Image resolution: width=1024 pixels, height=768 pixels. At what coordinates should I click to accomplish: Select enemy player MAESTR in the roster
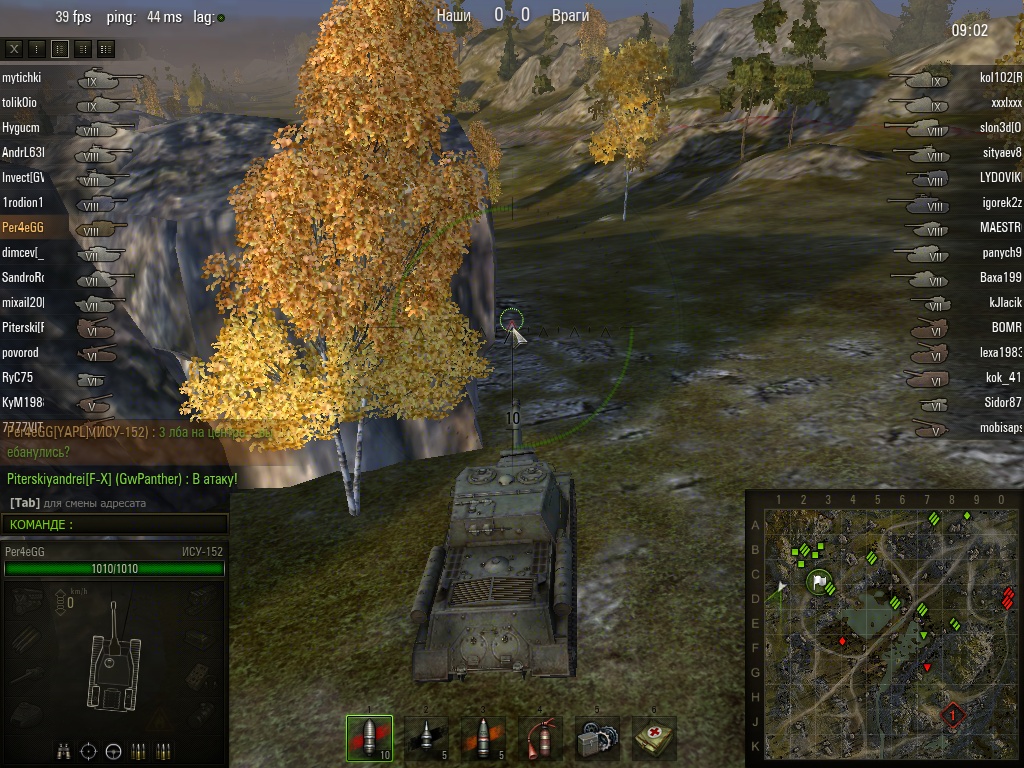tap(1000, 227)
